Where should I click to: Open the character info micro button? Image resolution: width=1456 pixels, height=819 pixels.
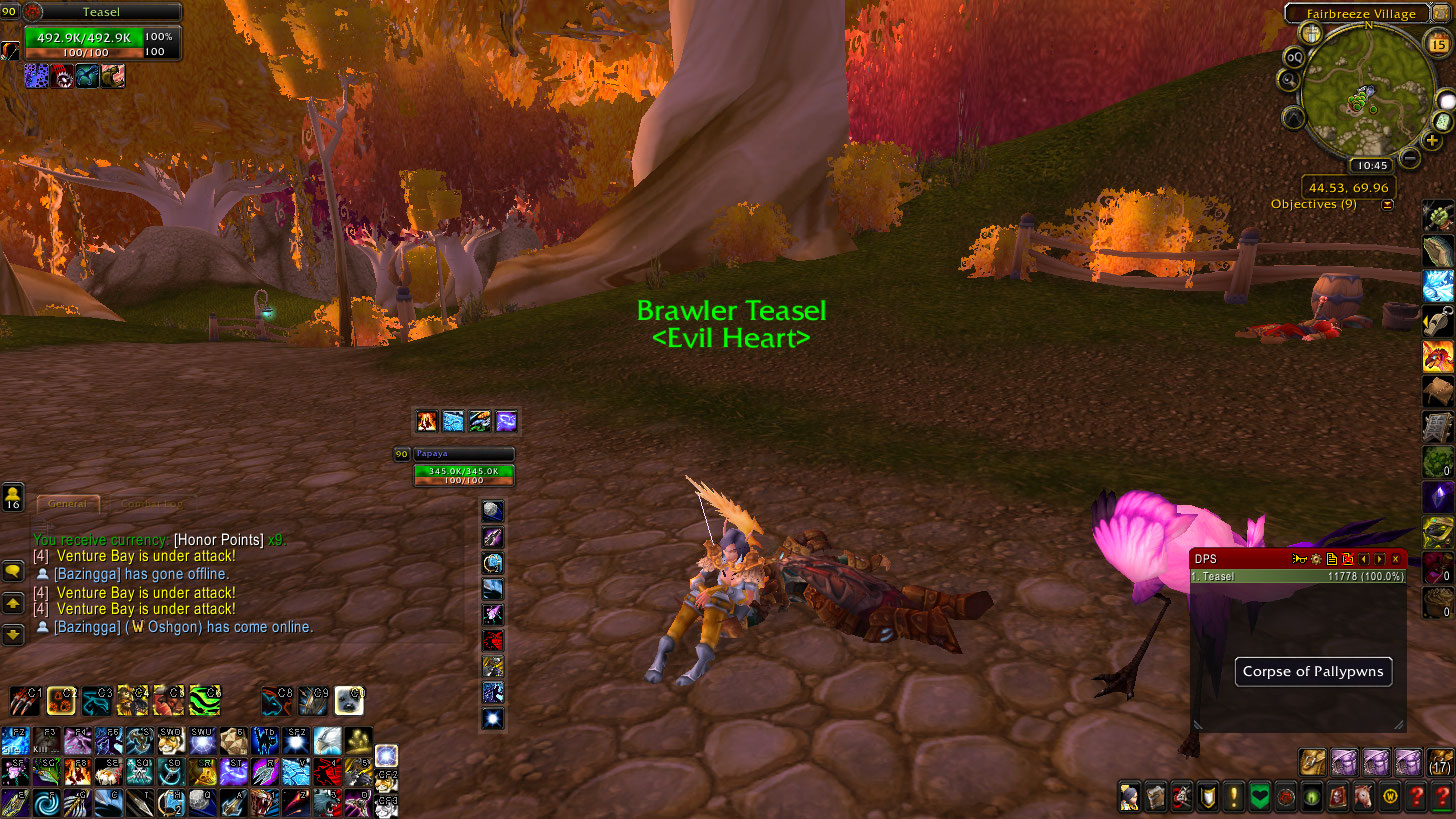[1129, 797]
